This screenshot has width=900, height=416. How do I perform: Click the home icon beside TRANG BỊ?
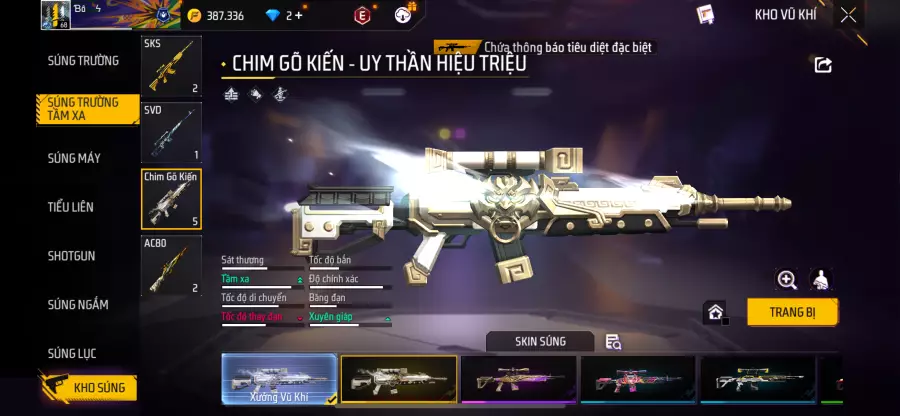point(716,312)
